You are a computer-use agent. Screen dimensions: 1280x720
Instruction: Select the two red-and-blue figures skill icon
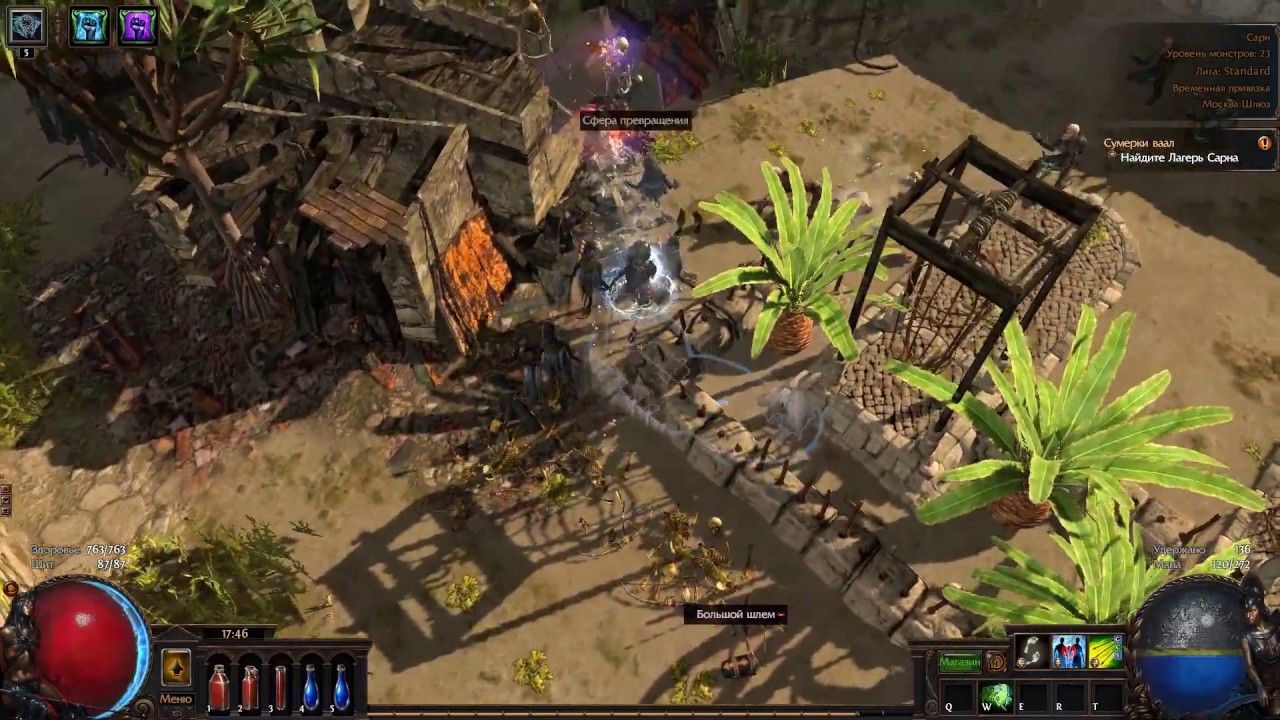(x=1068, y=652)
